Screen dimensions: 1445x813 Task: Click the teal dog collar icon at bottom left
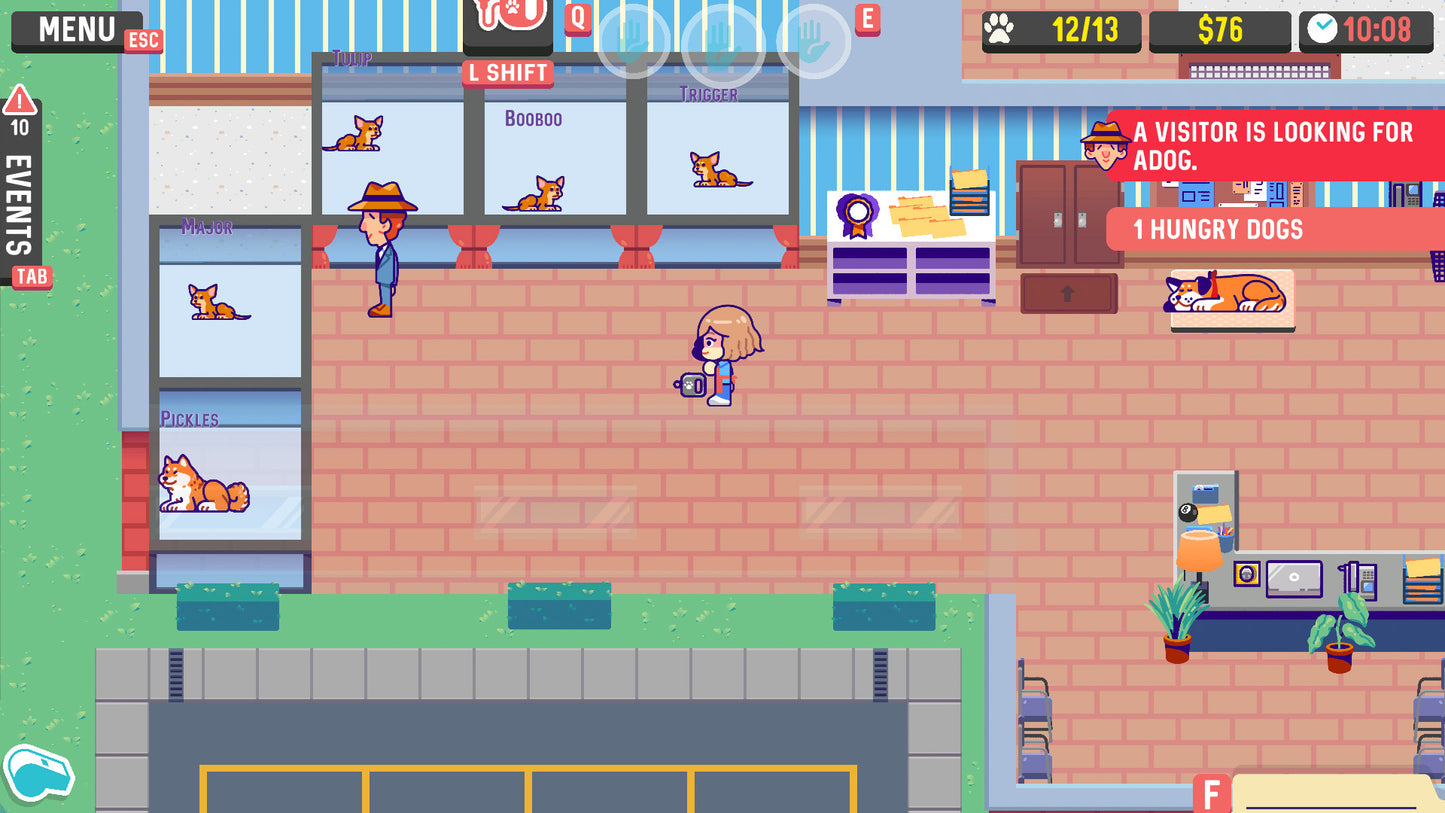pyautogui.click(x=40, y=774)
